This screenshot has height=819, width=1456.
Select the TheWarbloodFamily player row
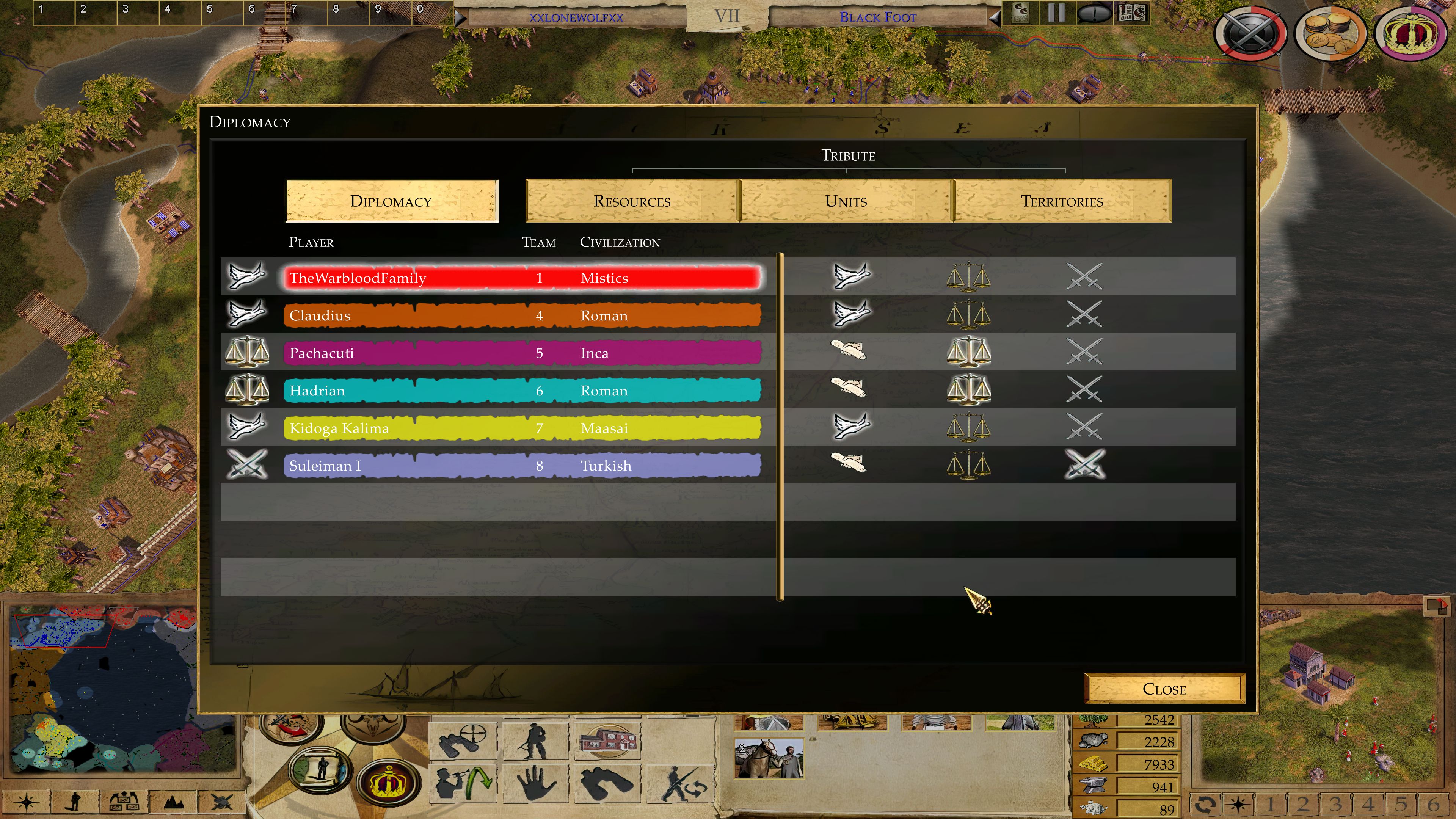pyautogui.click(x=522, y=278)
